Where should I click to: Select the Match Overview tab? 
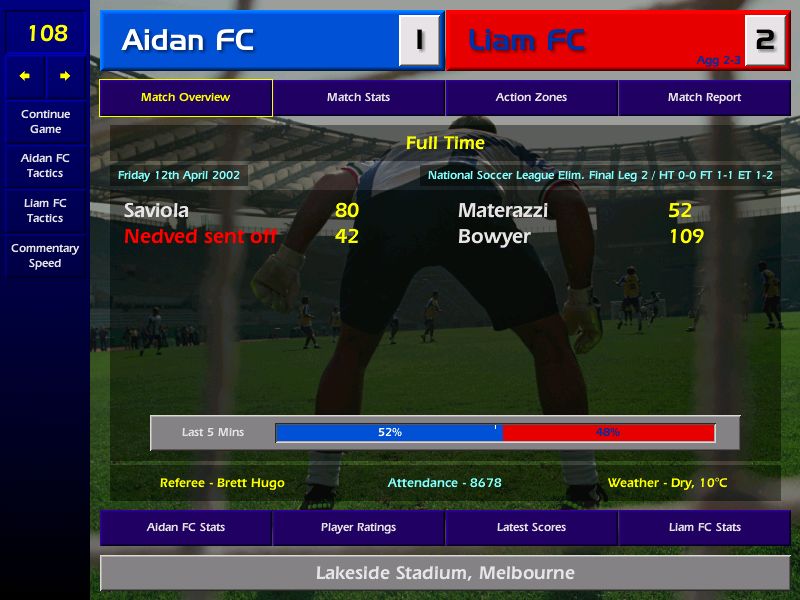[185, 98]
